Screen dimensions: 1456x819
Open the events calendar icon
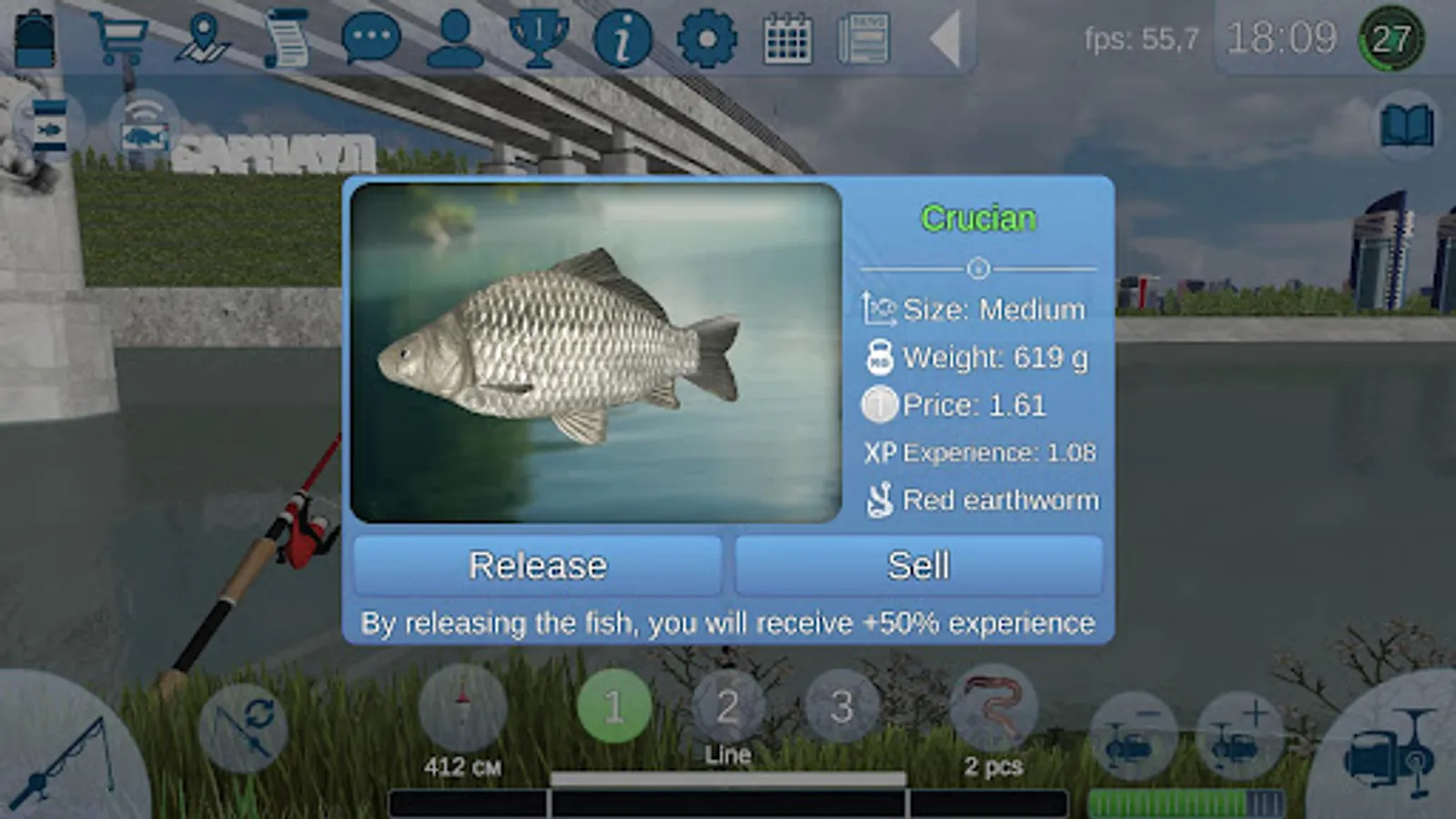(787, 36)
